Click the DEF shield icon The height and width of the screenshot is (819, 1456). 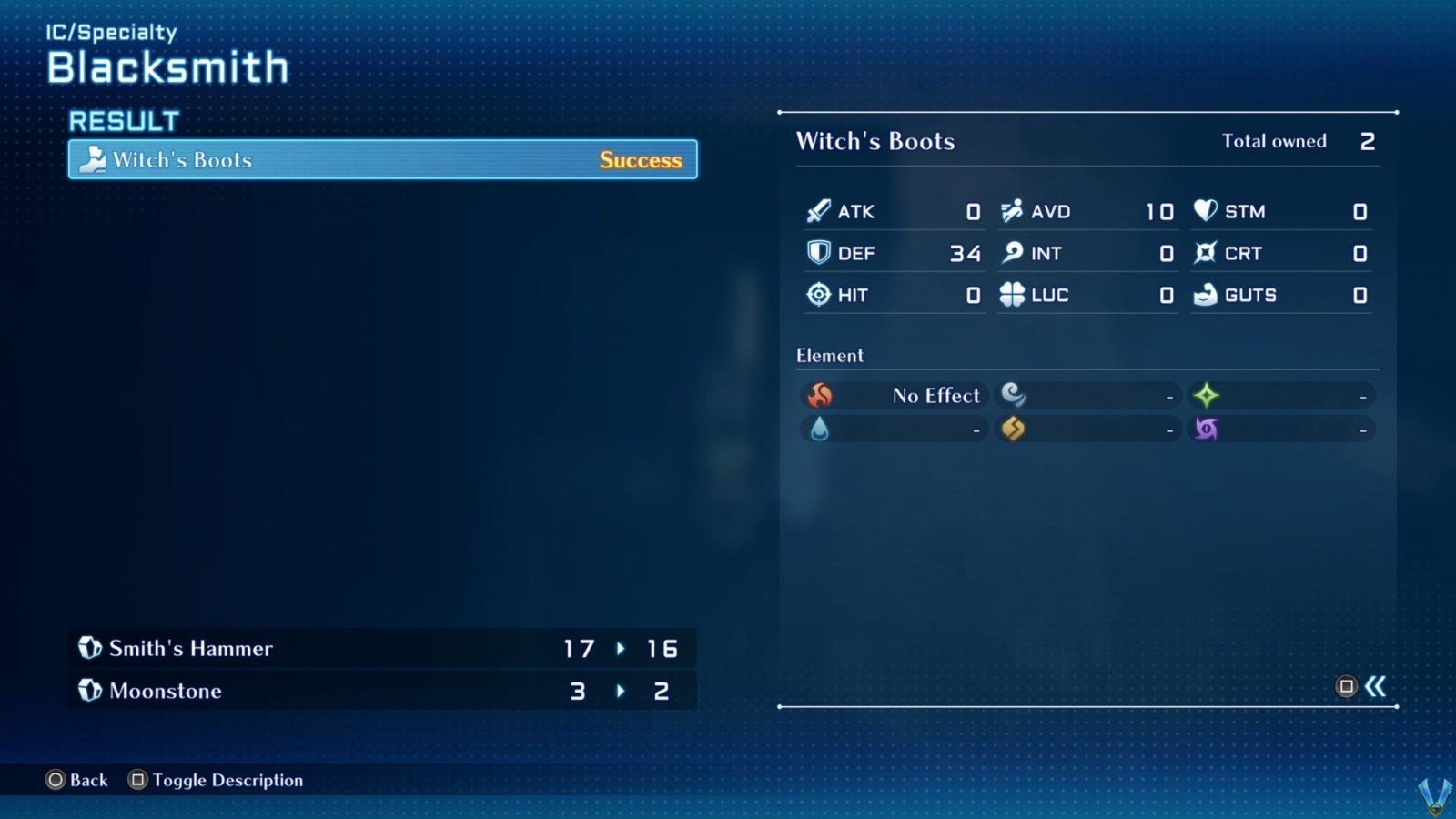[x=818, y=252]
